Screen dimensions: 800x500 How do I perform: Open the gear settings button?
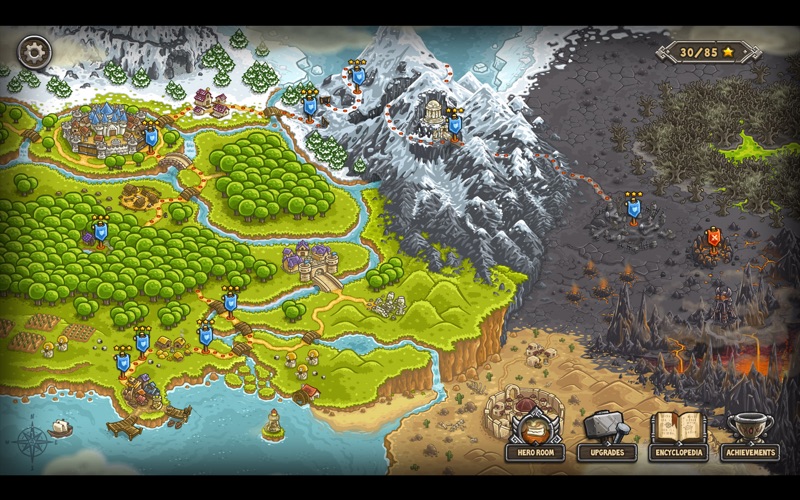pyautogui.click(x=34, y=51)
